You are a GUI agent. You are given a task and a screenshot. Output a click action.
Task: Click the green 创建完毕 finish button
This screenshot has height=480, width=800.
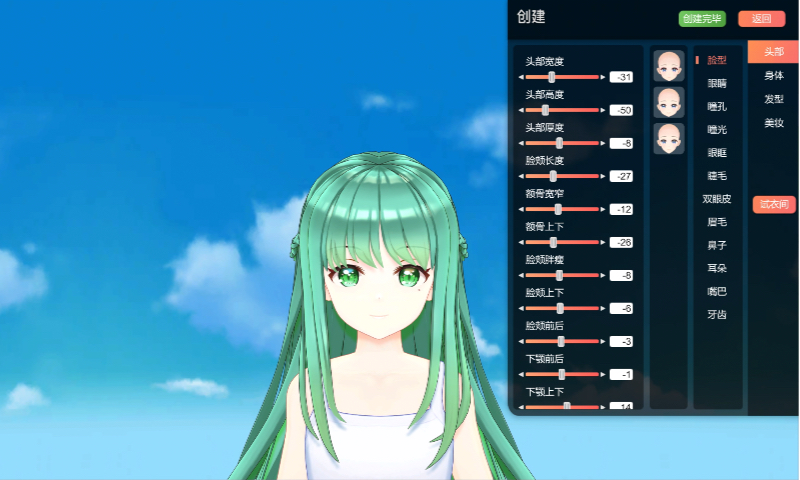click(701, 19)
